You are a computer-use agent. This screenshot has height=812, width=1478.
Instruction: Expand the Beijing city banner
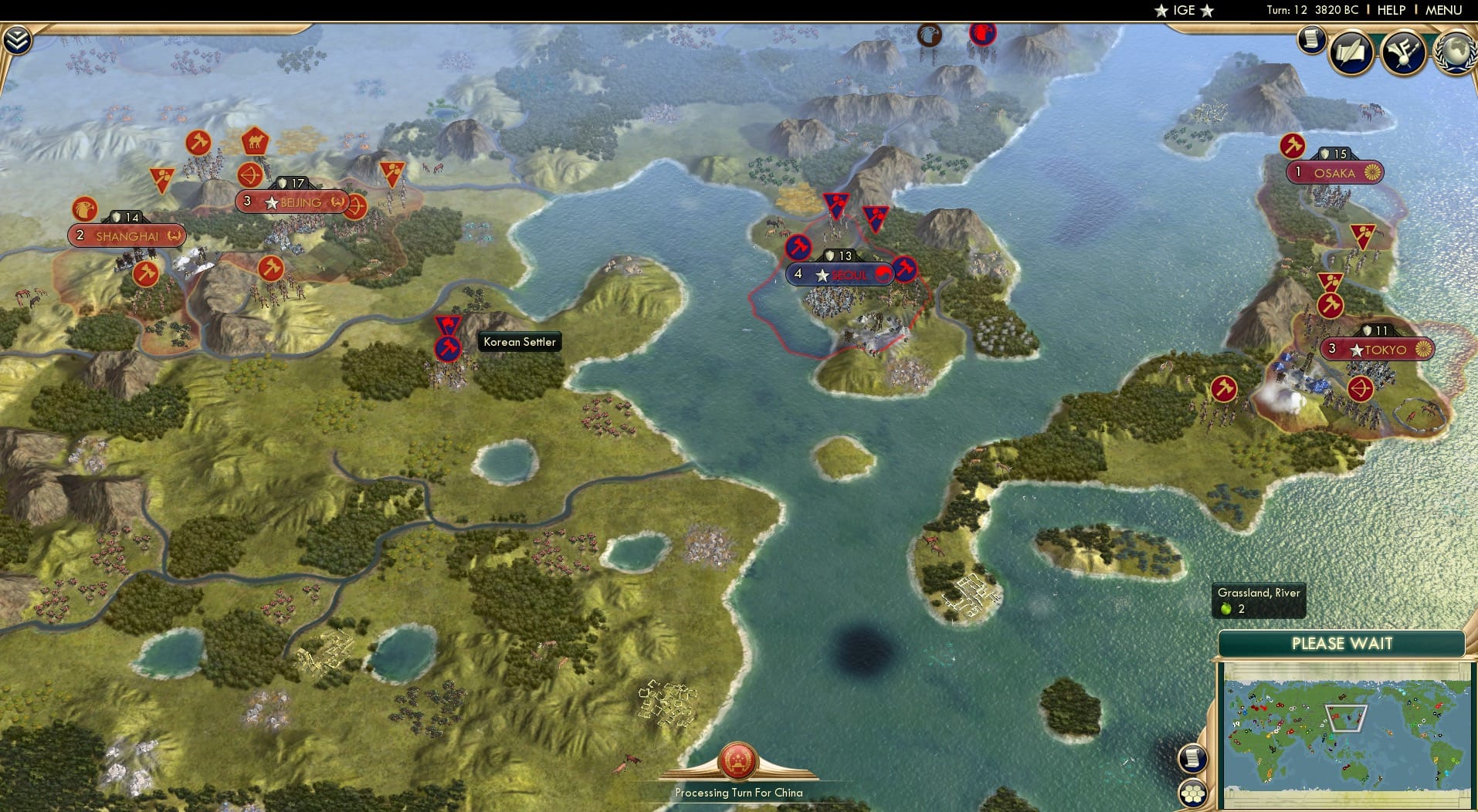[x=290, y=201]
